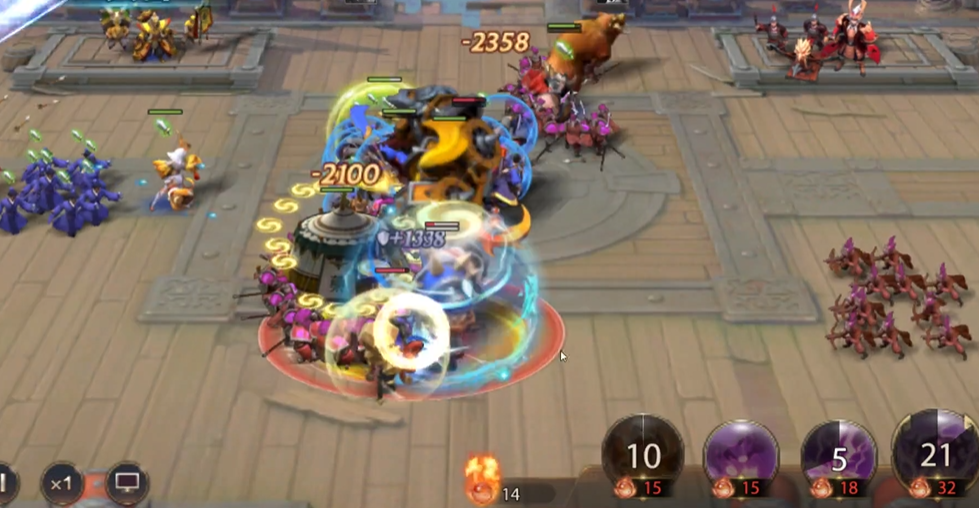Activate the ready purple skill orb
This screenshot has width=979, height=508.
click(741, 456)
